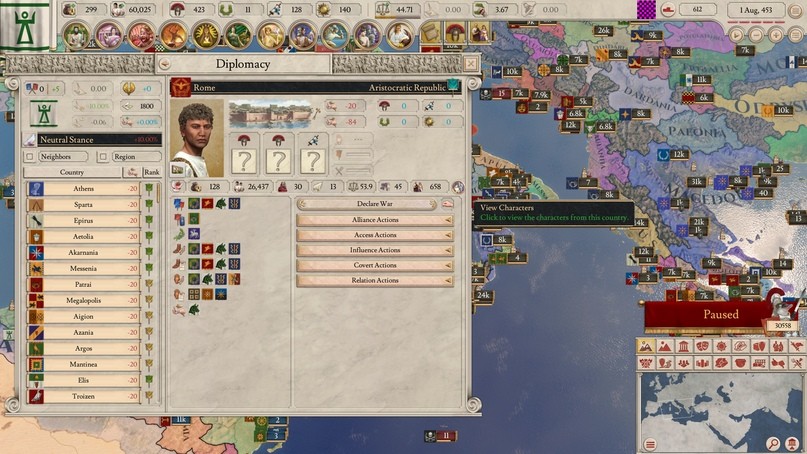
Task: Sort countries by the Rank column
Action: coord(148,172)
